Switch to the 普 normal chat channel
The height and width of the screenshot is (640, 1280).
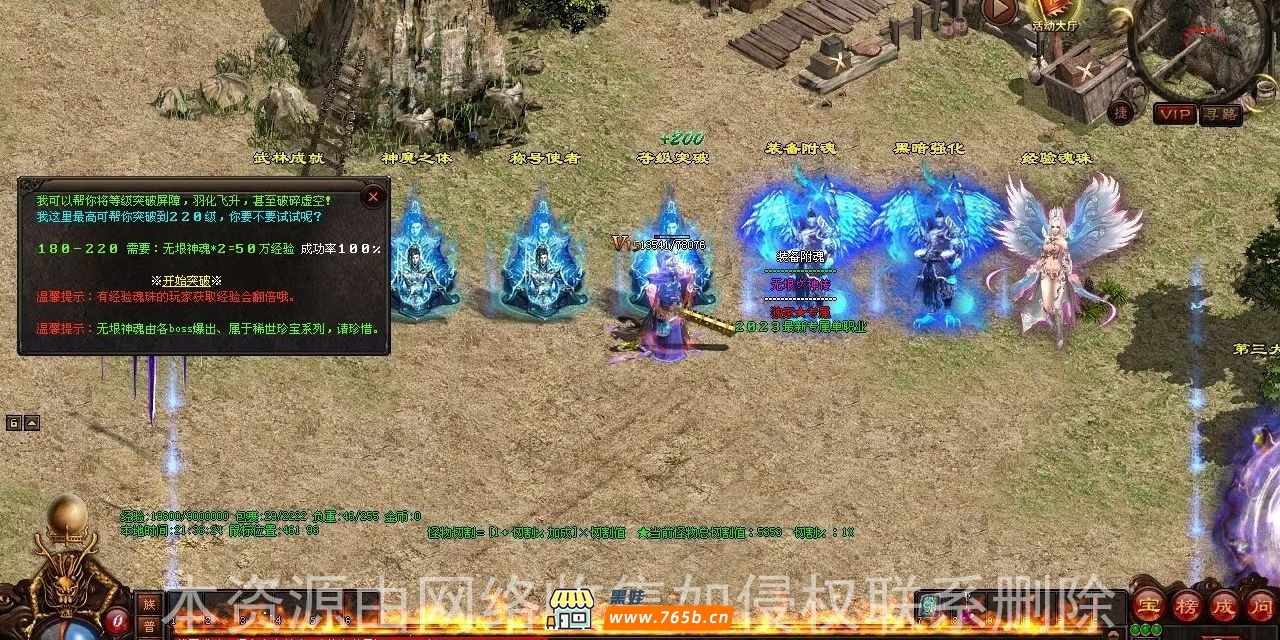[148, 627]
